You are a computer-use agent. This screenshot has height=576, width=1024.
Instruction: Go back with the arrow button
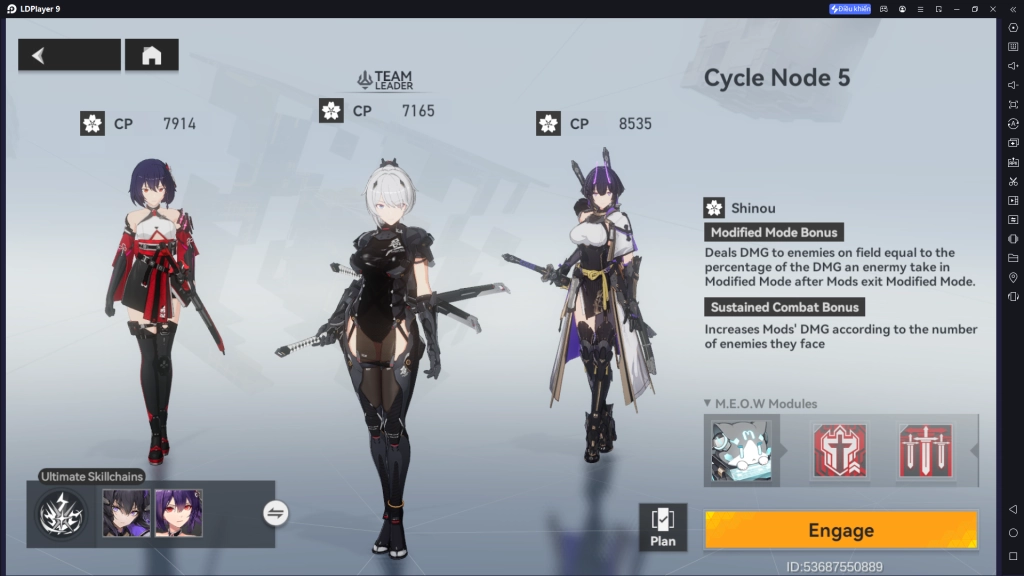pyautogui.click(x=69, y=55)
